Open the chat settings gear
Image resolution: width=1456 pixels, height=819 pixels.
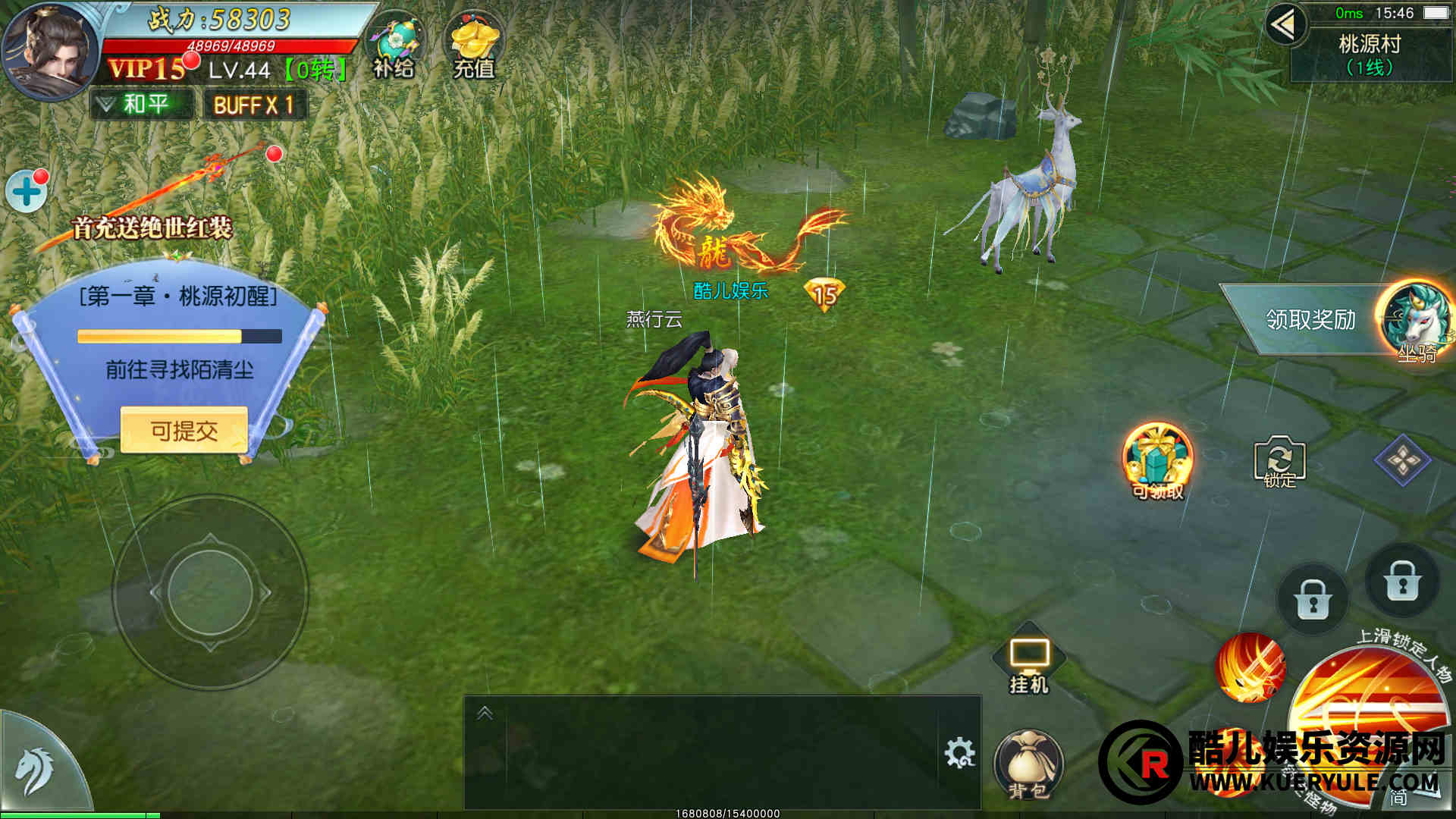[959, 753]
